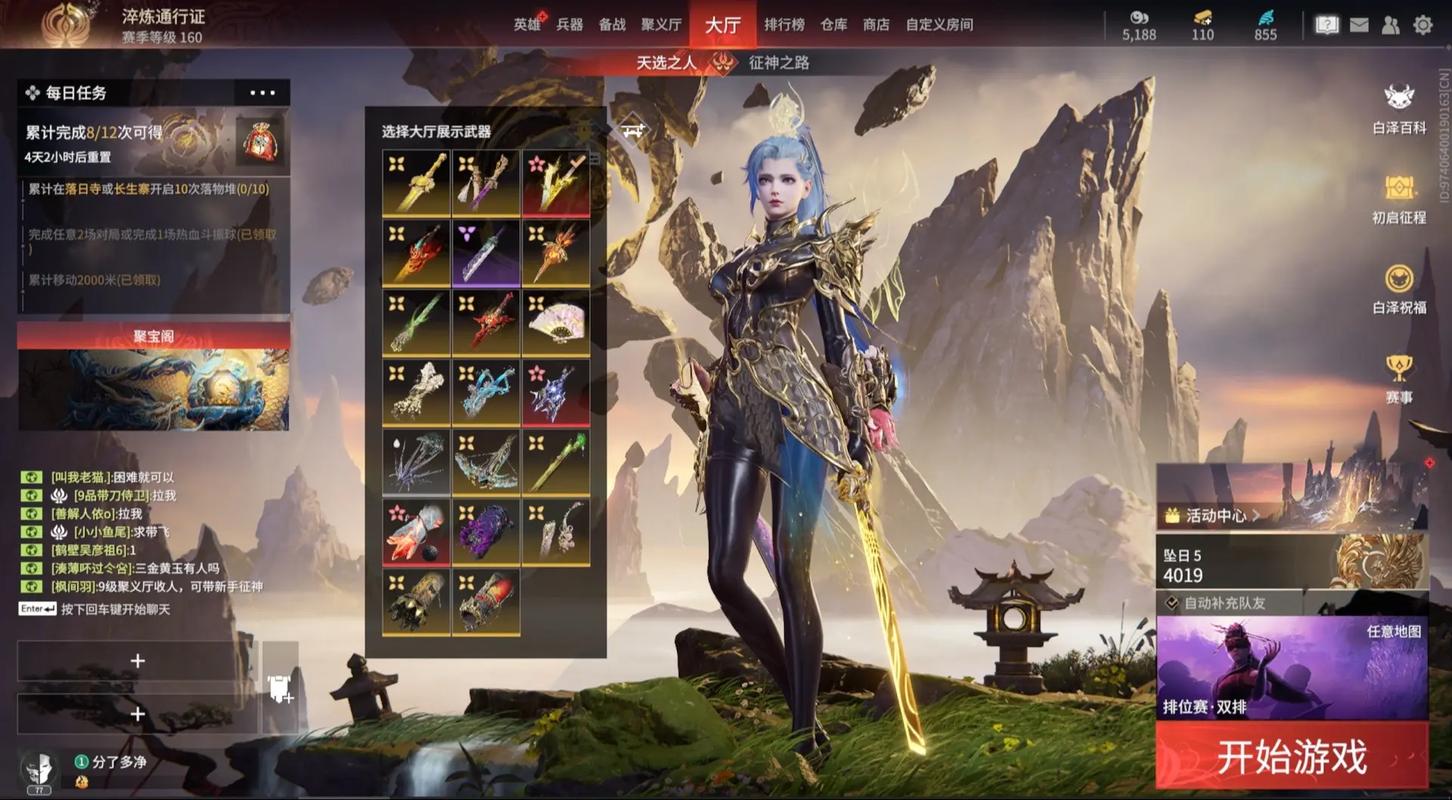Viewport: 1452px width, 800px height.
Task: Select the 排位赛·双排 ranked mode card
Action: coord(1291,668)
